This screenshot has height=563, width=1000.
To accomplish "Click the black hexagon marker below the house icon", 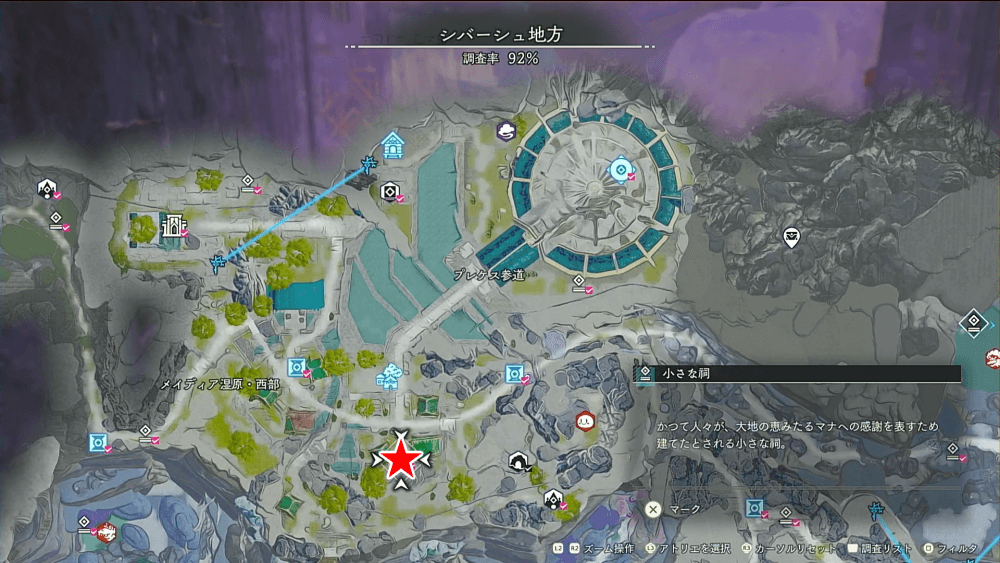I will (x=390, y=191).
